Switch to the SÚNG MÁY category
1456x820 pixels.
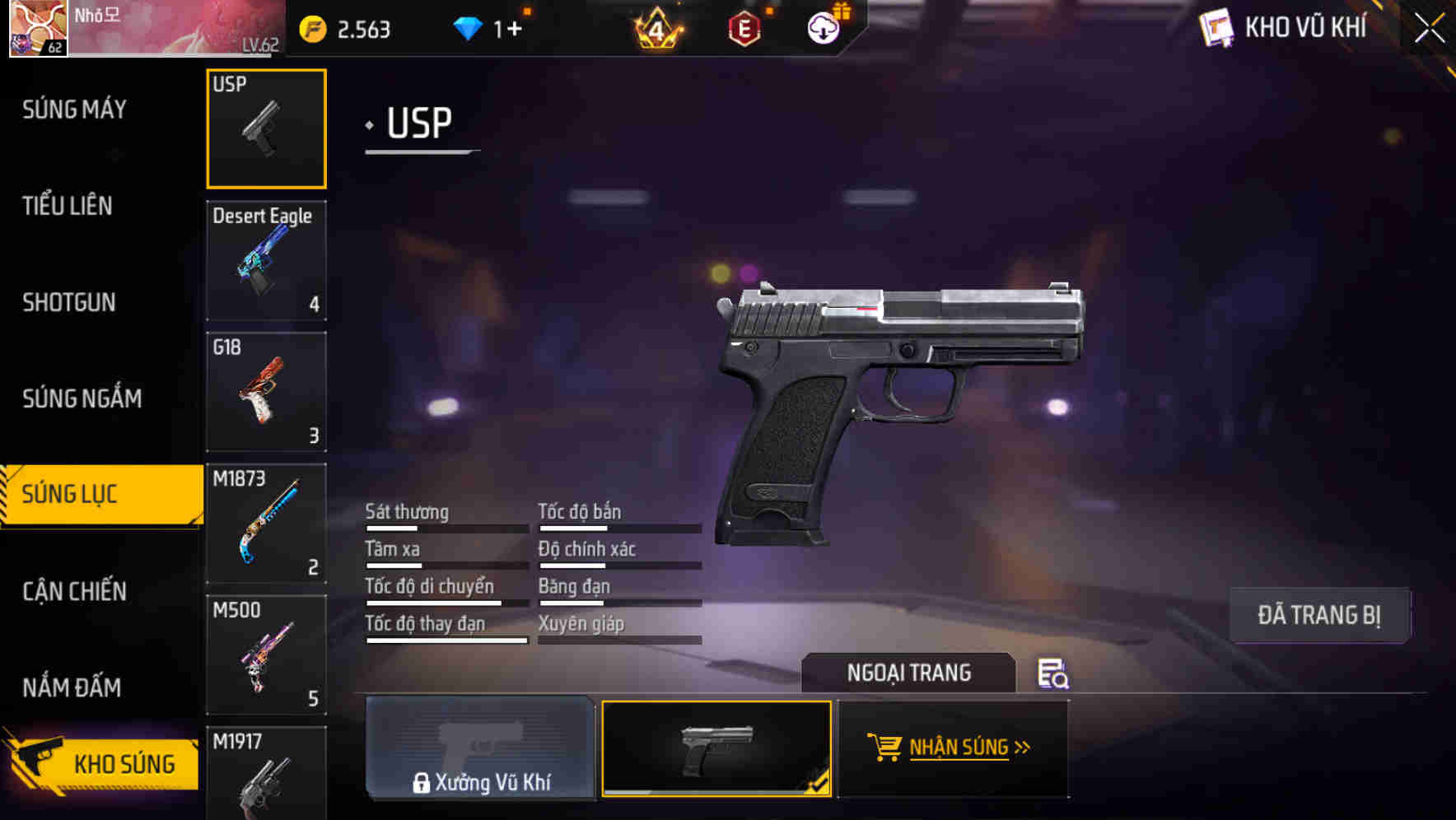[74, 108]
